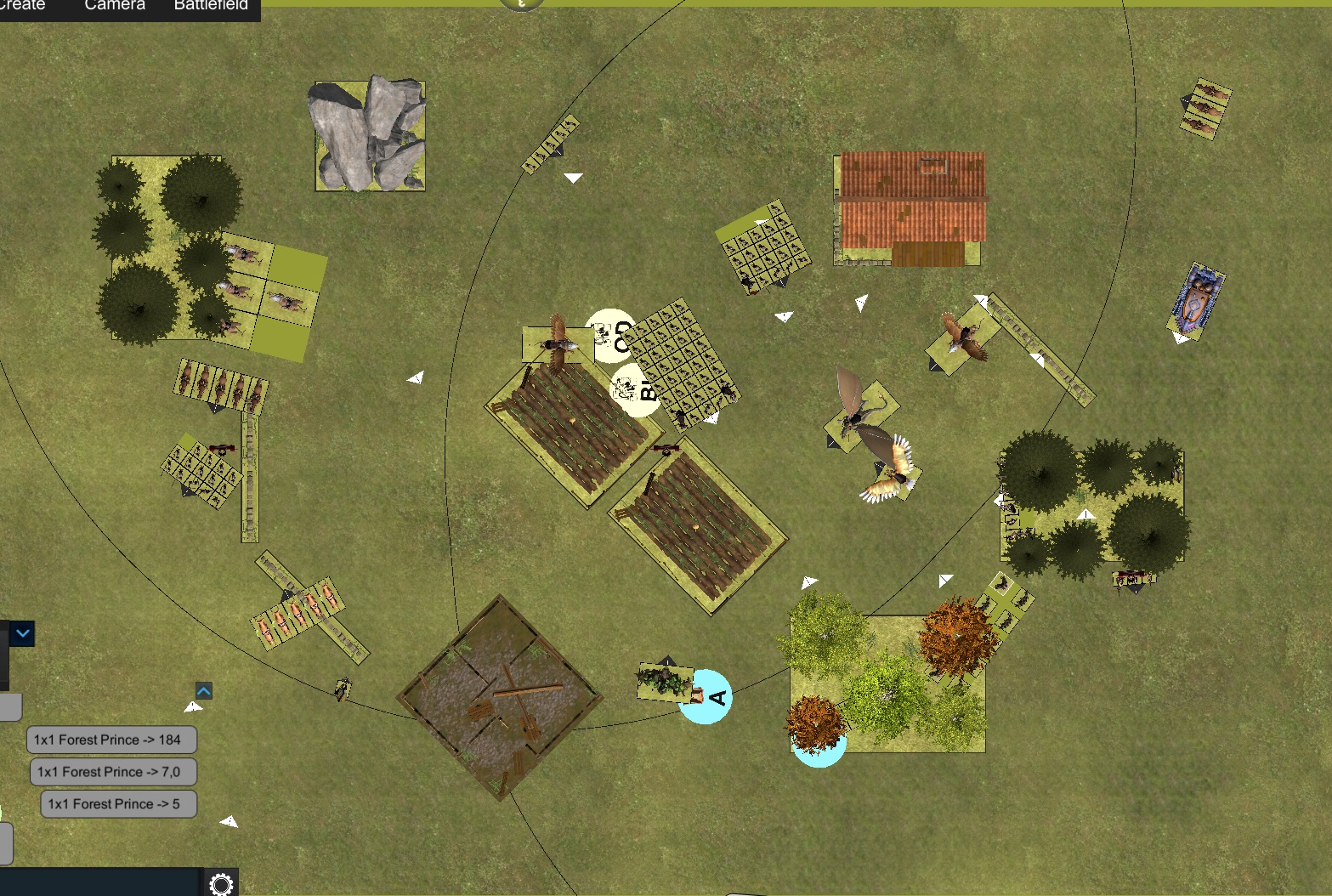
Task: Click the dark chat bar at the bottom
Action: coord(100,882)
